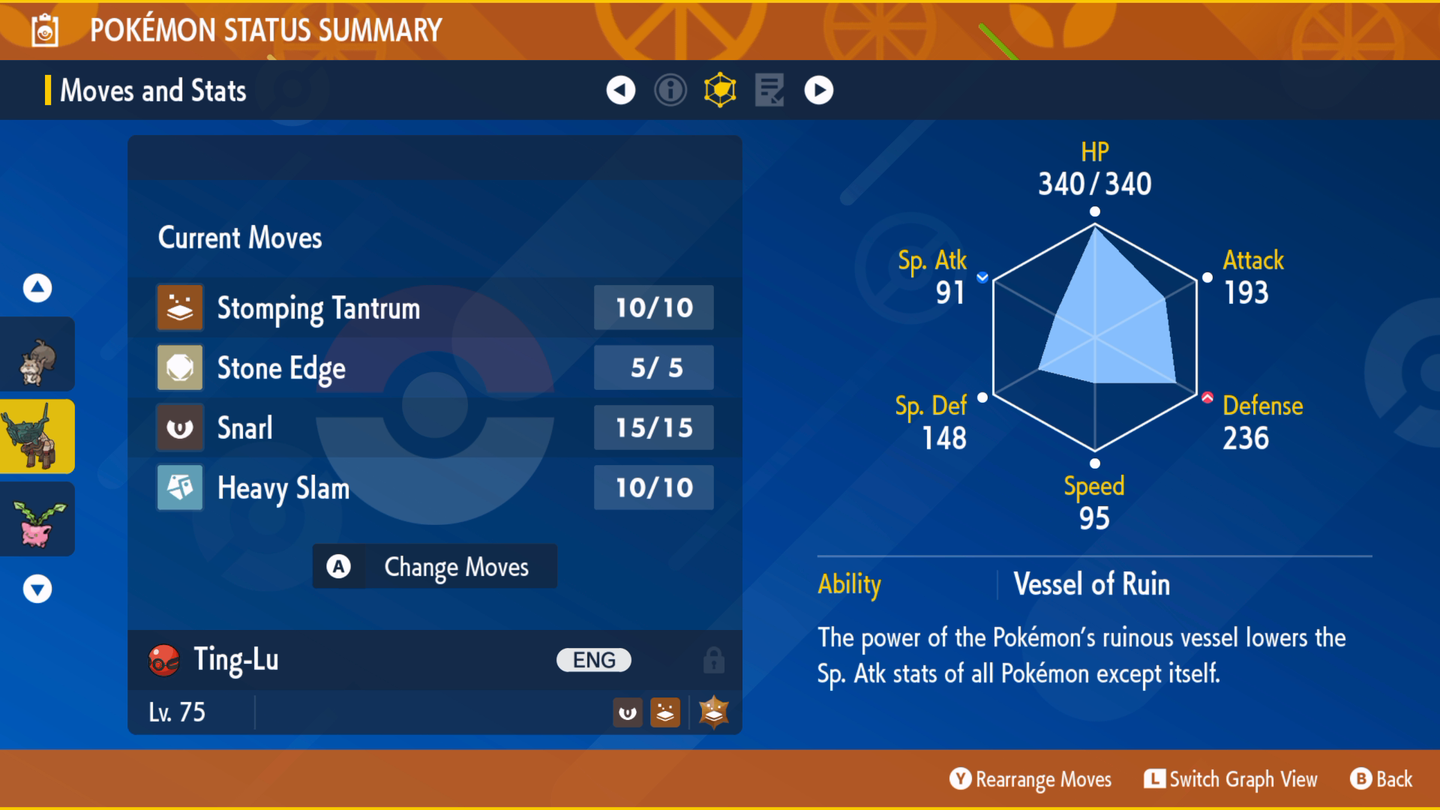Click Rearrange Moves option
1440x810 pixels.
click(1031, 779)
